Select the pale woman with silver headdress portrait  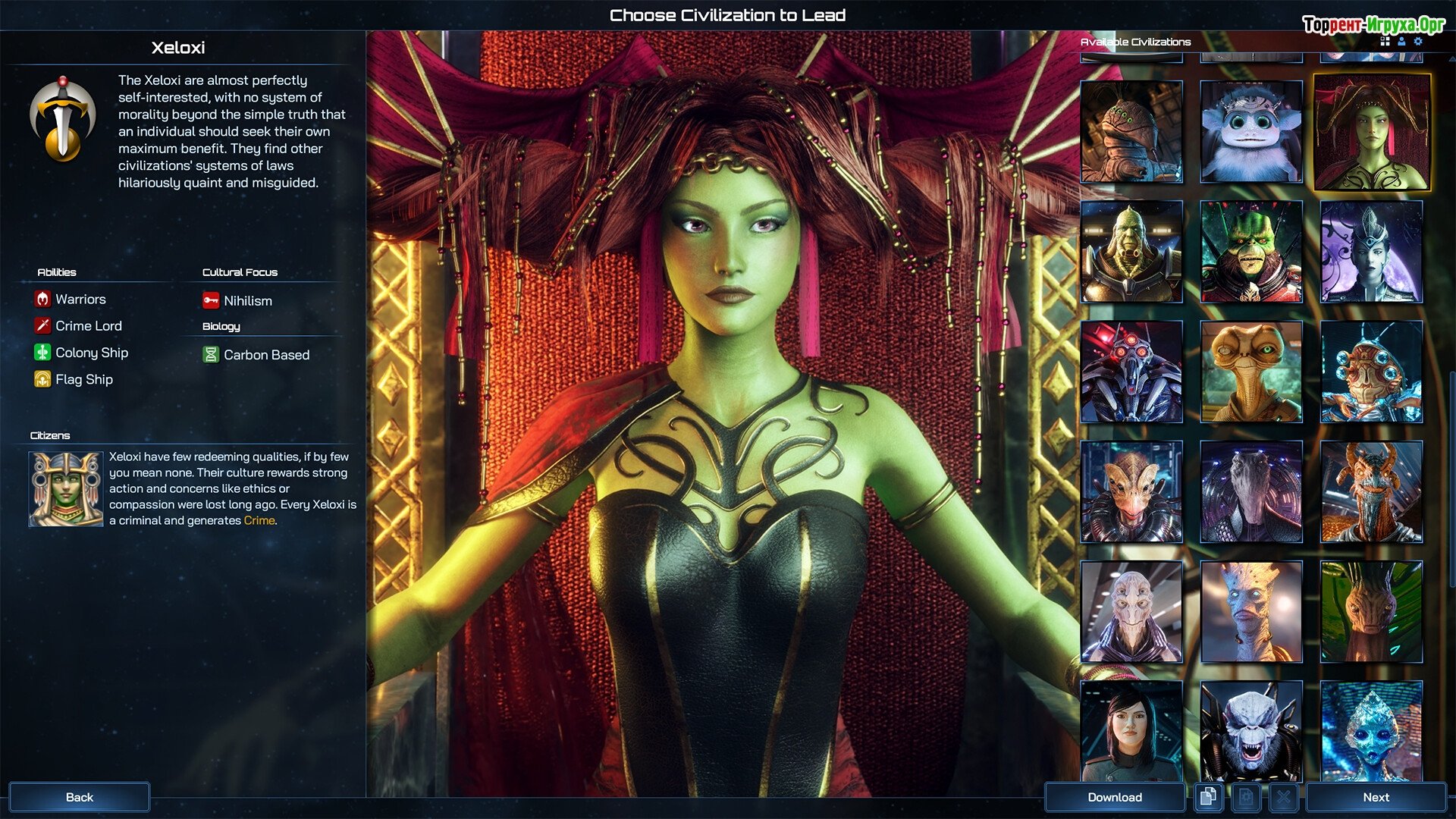pos(1371,252)
